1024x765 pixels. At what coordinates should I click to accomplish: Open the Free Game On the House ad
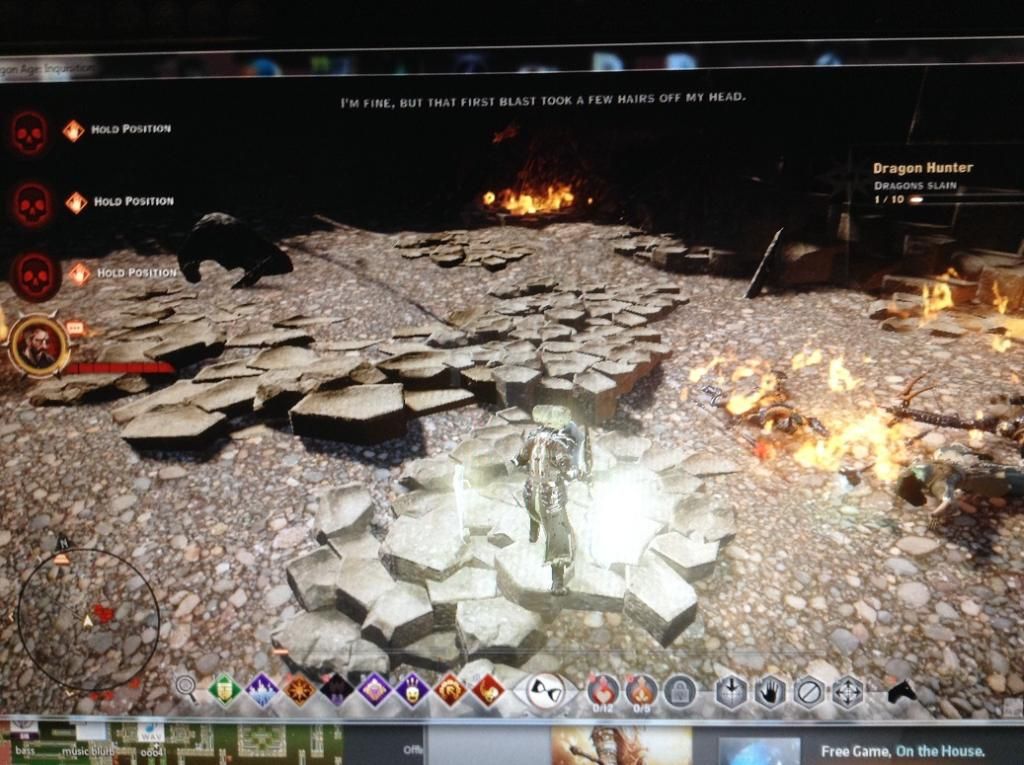(x=902, y=751)
